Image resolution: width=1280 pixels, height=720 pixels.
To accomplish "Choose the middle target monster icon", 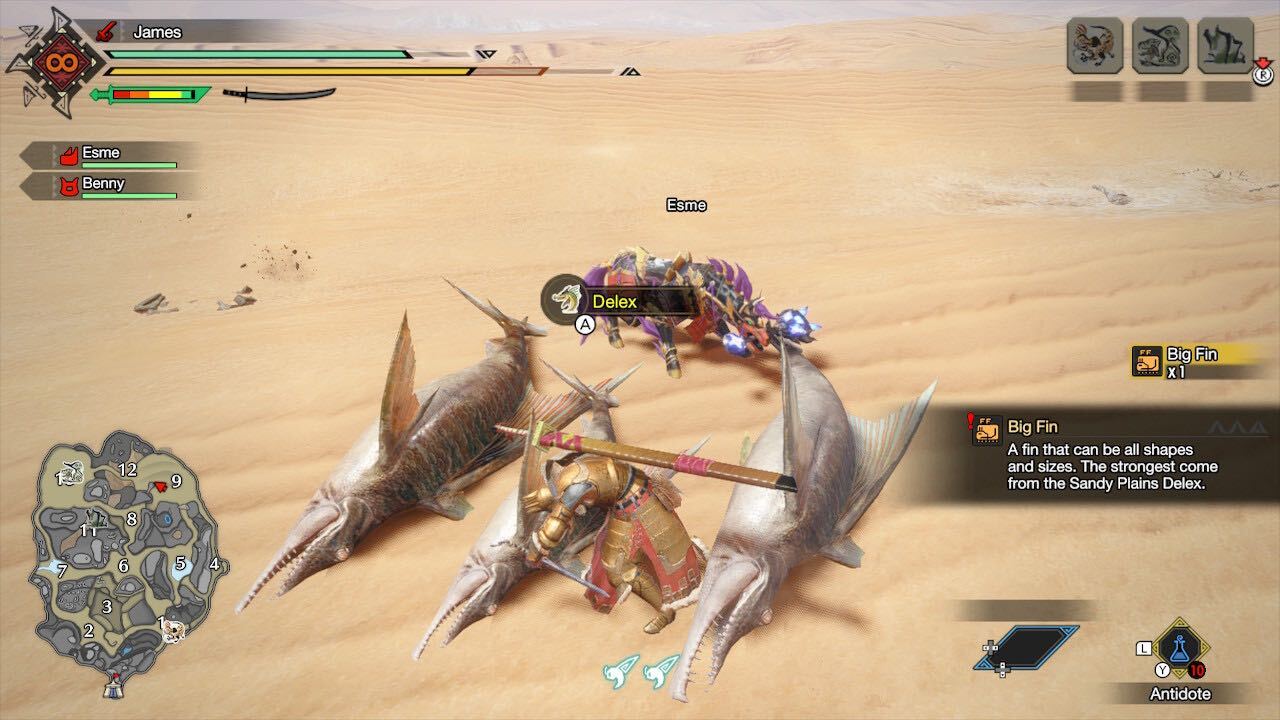I will click(x=1160, y=46).
